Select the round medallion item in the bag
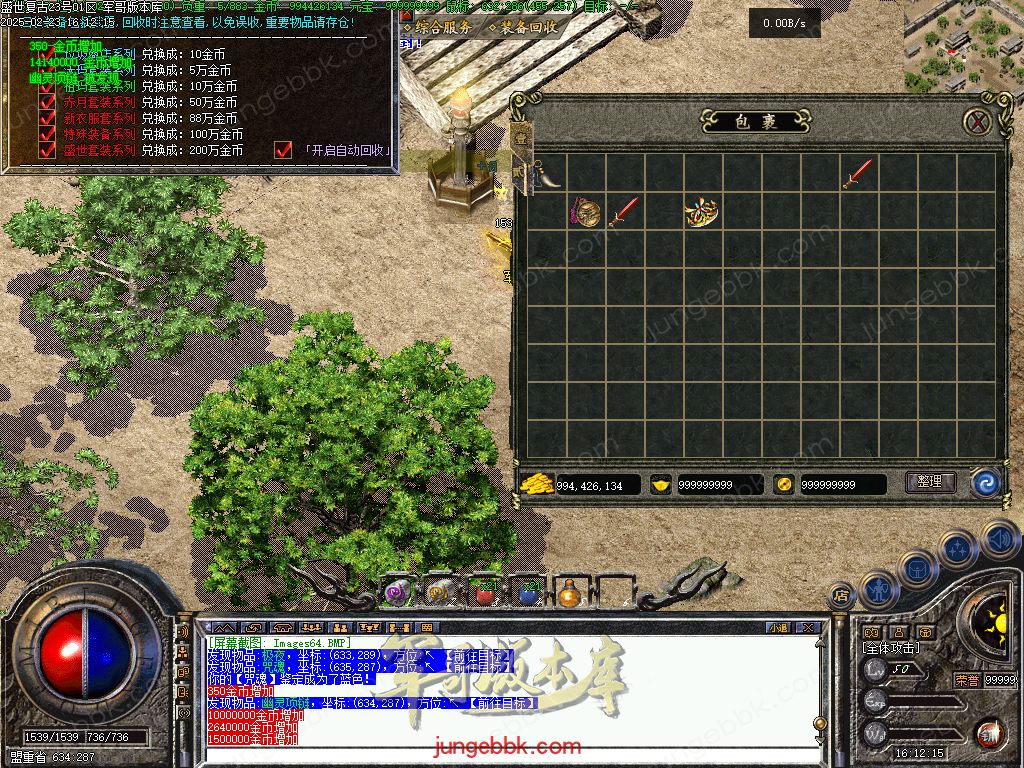This screenshot has width=1024, height=768. pyautogui.click(x=586, y=212)
